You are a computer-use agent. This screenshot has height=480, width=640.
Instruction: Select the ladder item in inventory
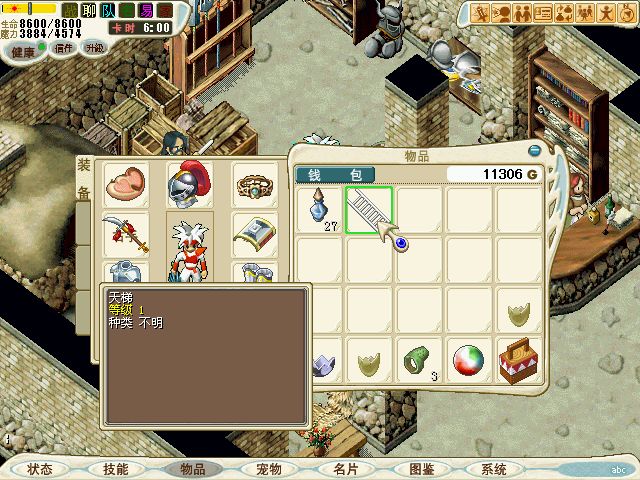[369, 210]
